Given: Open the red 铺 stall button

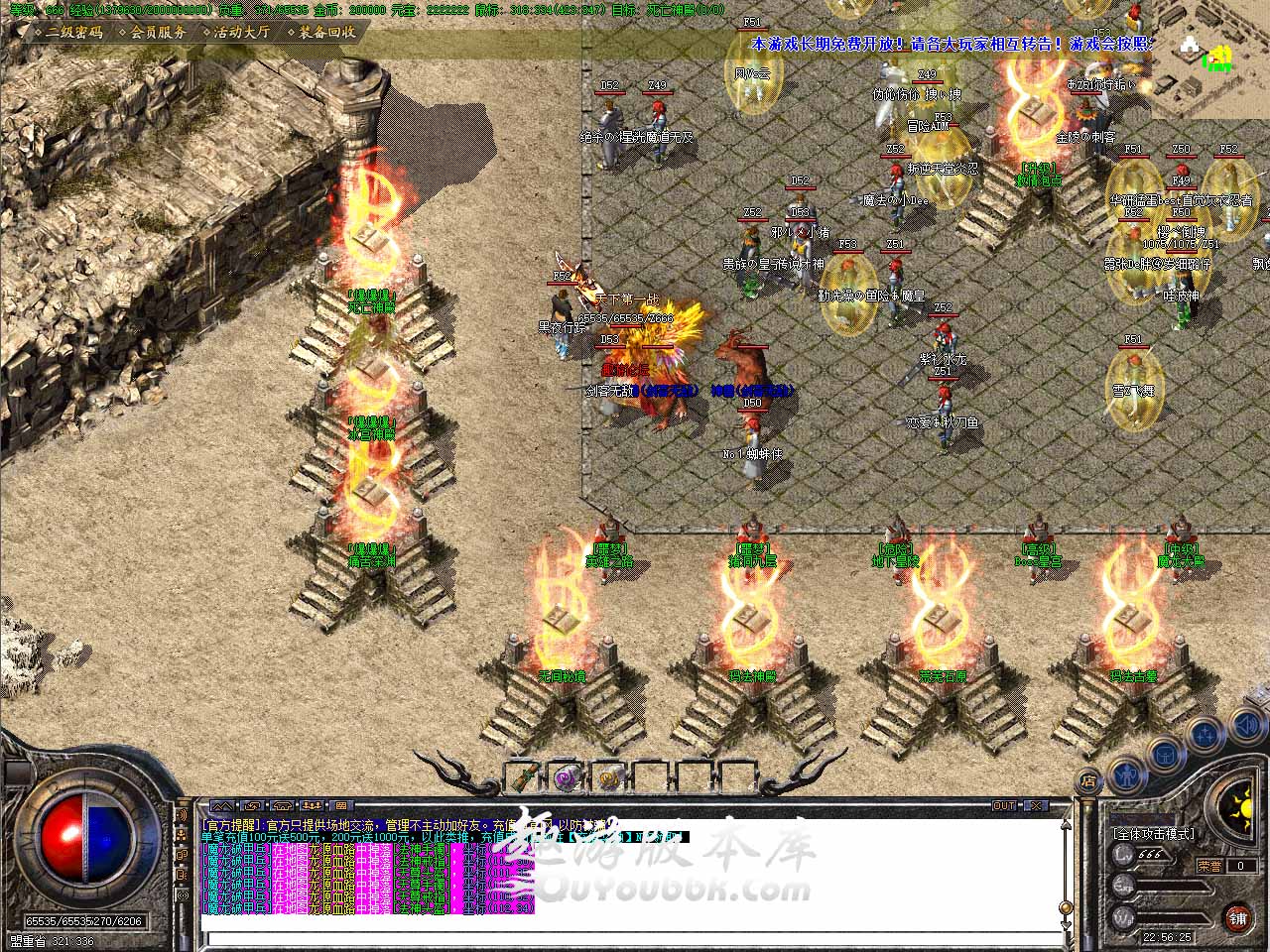Looking at the screenshot, I should coord(1236,916).
